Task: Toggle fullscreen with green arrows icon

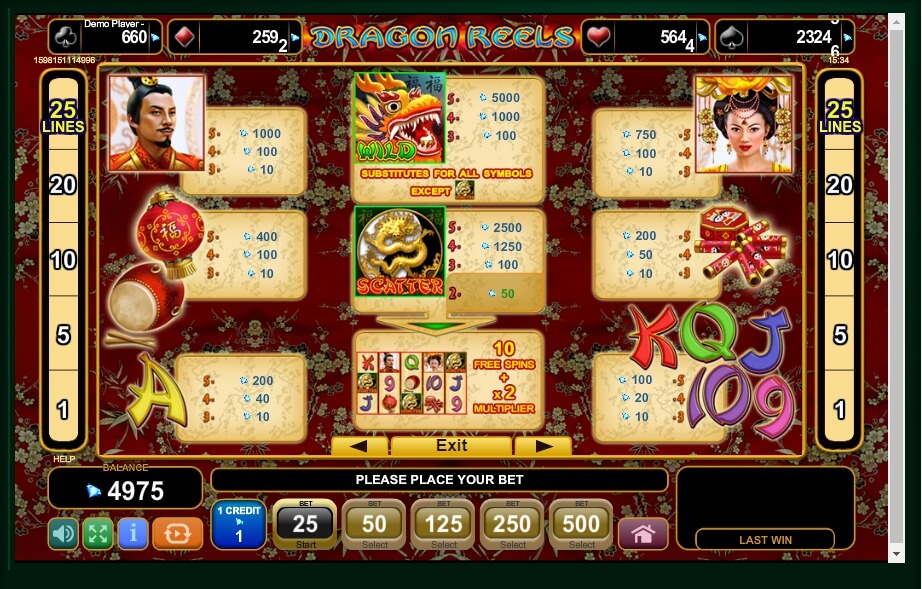Action: pos(97,534)
